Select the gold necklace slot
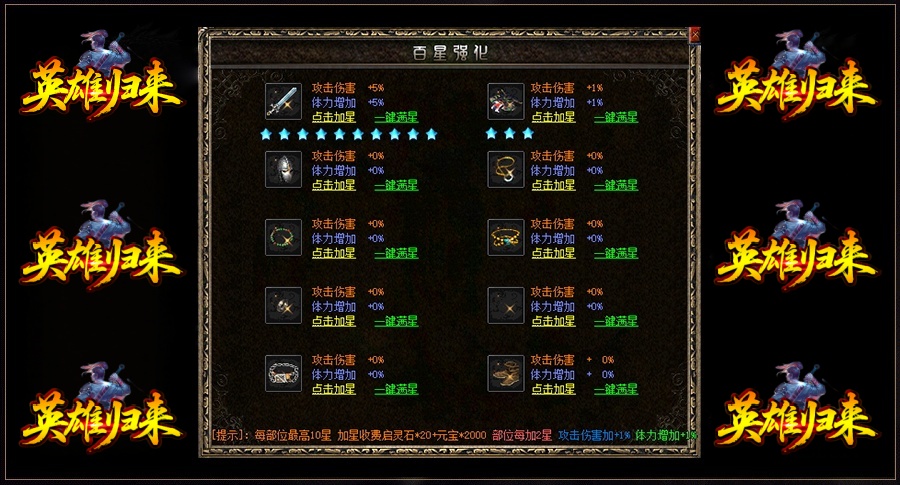 pyautogui.click(x=506, y=169)
